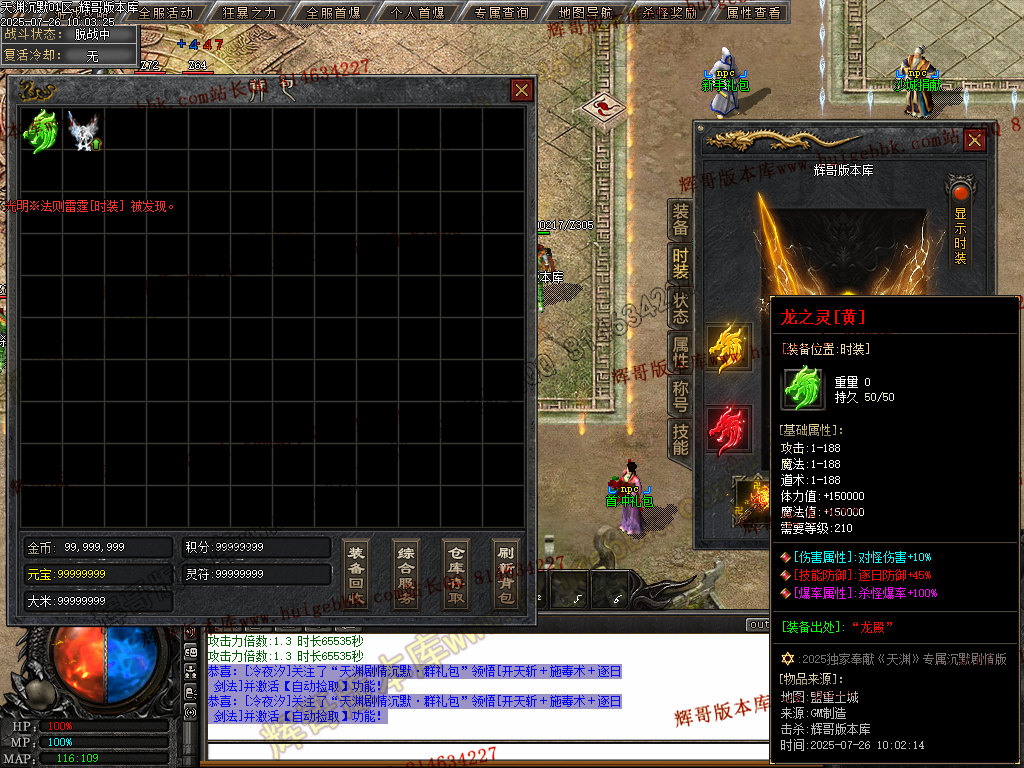Refresh the bag with 刷新背包
The image size is (1024, 768).
[x=506, y=575]
